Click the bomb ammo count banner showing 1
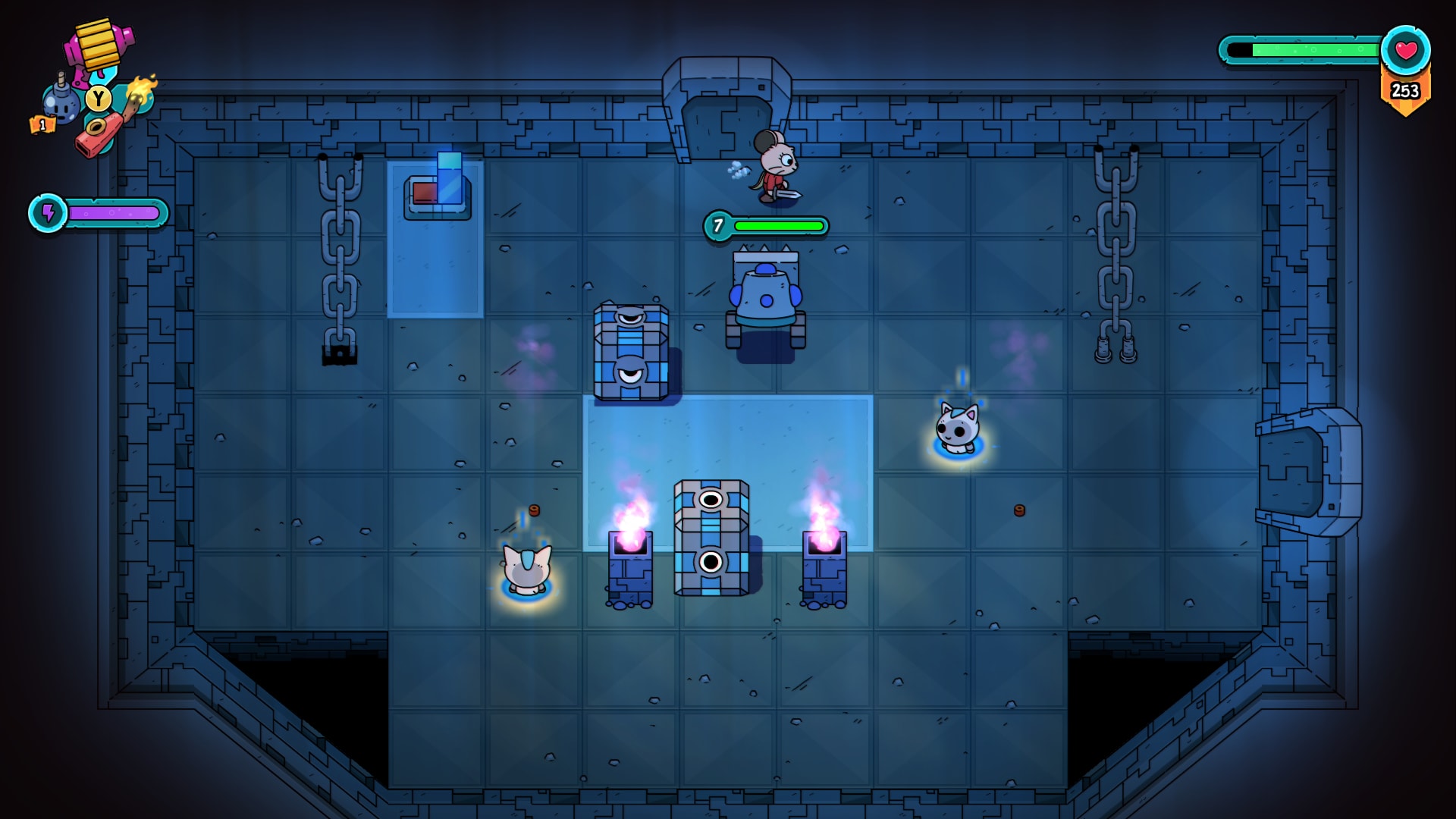This screenshot has width=1456, height=819. pyautogui.click(x=42, y=124)
